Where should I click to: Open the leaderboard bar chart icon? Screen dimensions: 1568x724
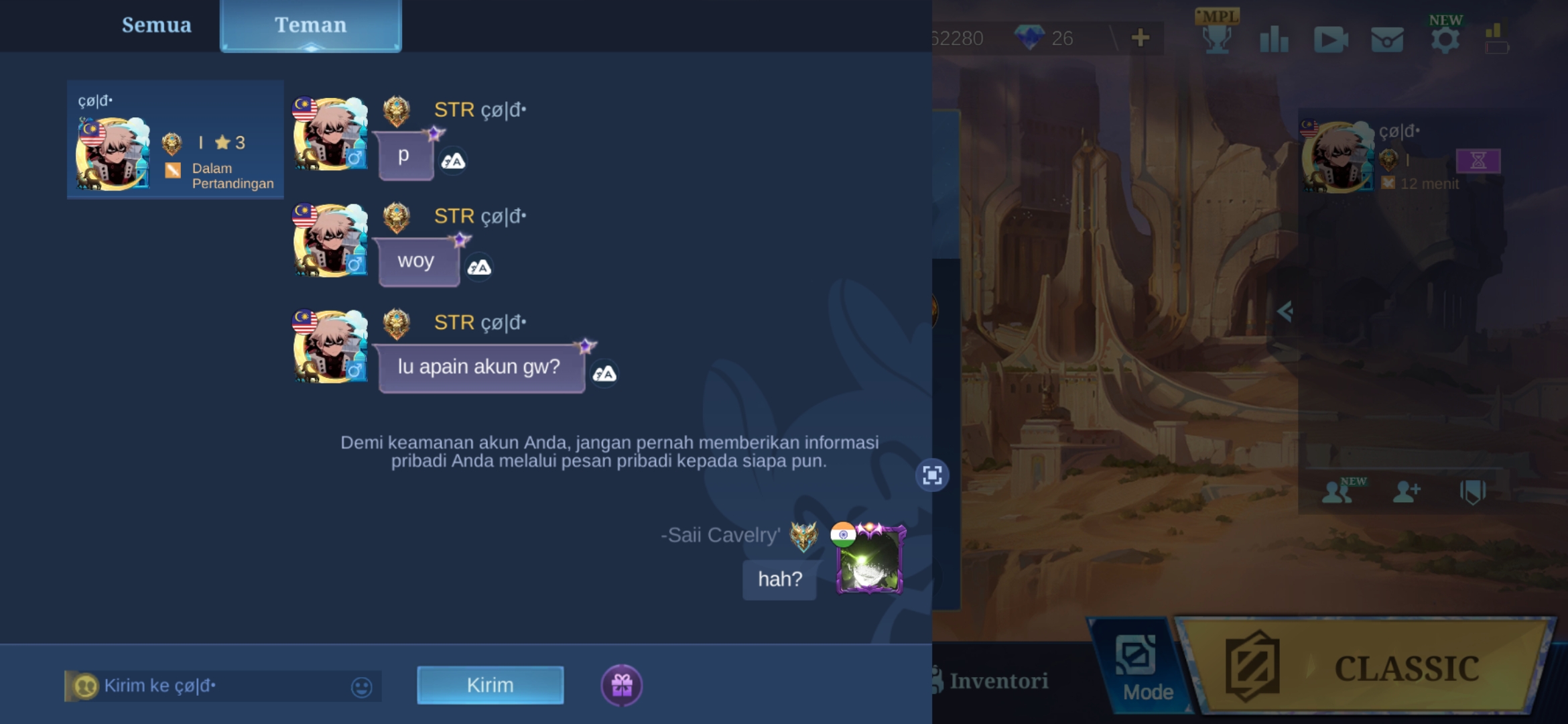(x=1274, y=39)
